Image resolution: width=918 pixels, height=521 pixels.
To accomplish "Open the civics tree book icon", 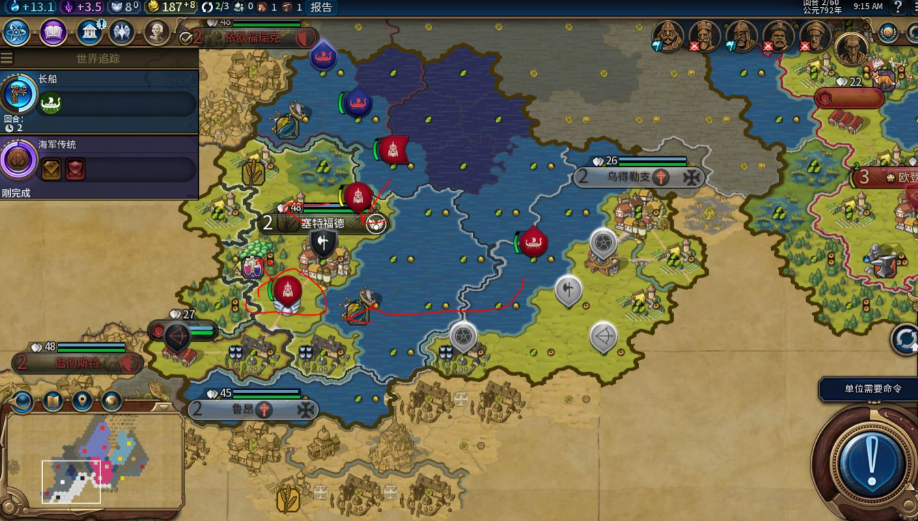I will pos(53,32).
